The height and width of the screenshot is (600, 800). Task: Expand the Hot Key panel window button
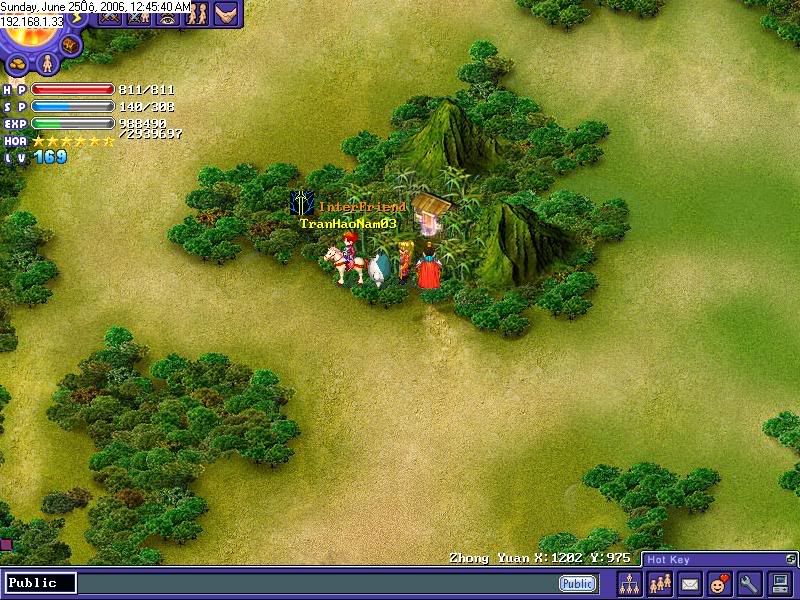pos(791,559)
